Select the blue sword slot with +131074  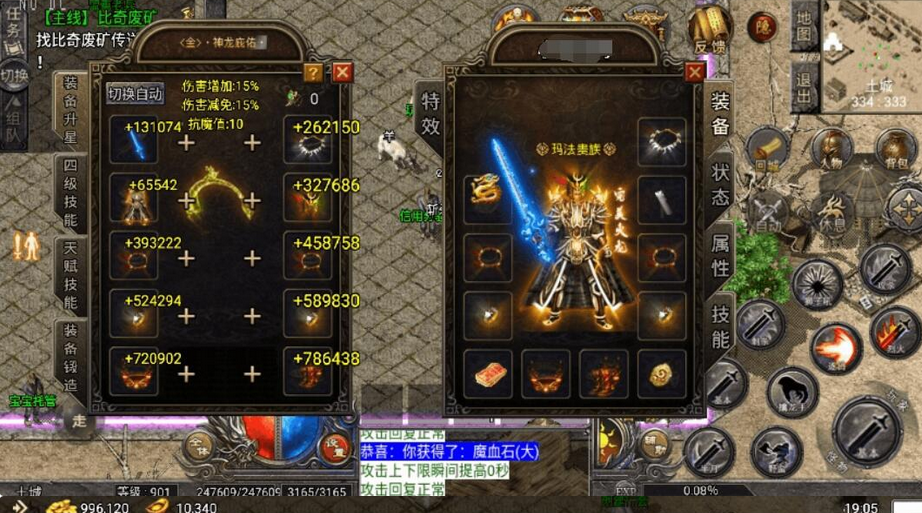135,145
